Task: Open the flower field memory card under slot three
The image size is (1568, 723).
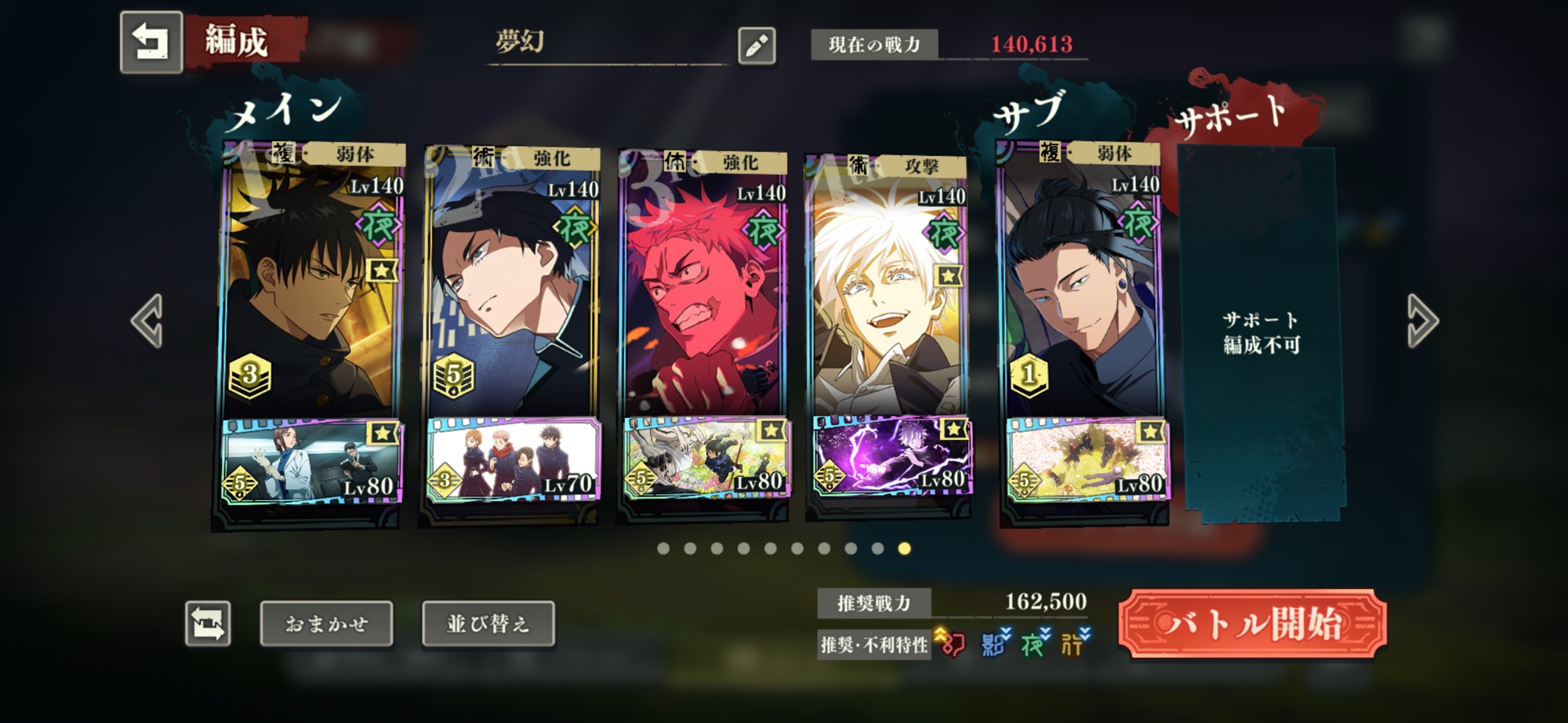Action: click(x=706, y=458)
